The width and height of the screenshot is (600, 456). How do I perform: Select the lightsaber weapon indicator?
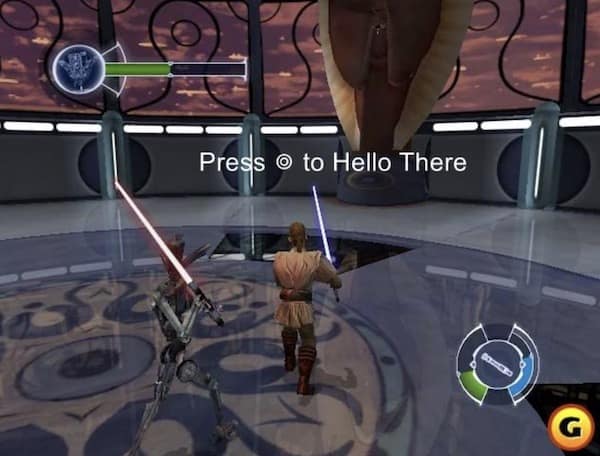tap(497, 360)
